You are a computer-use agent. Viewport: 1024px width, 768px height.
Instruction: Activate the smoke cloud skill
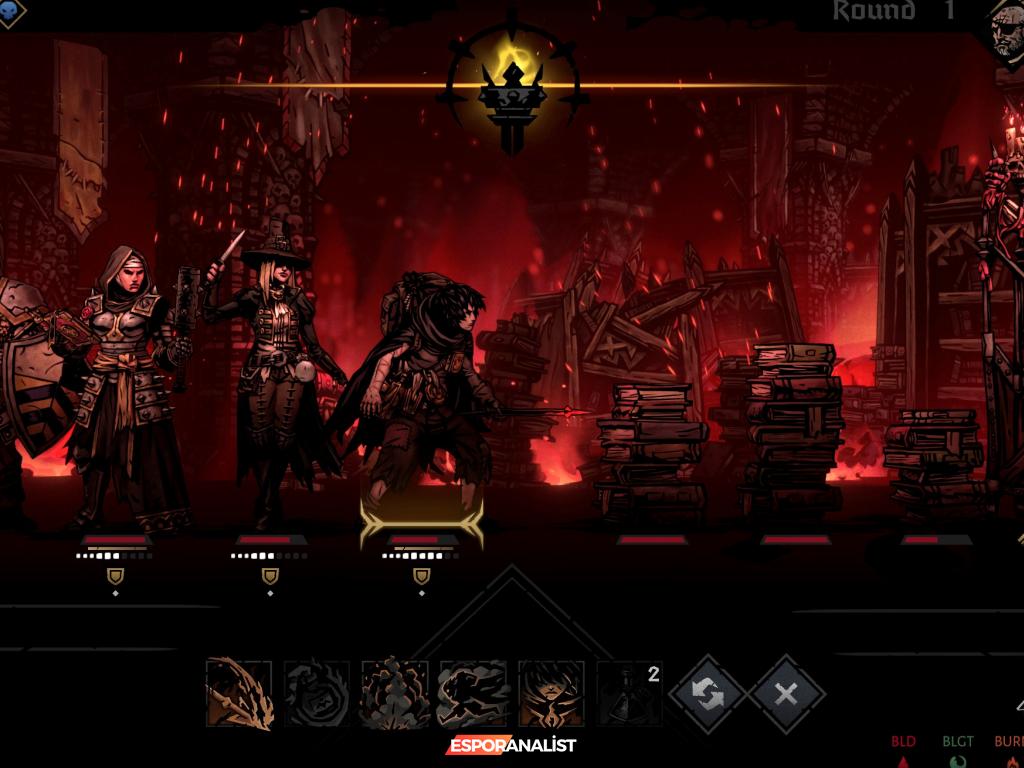[x=395, y=692]
